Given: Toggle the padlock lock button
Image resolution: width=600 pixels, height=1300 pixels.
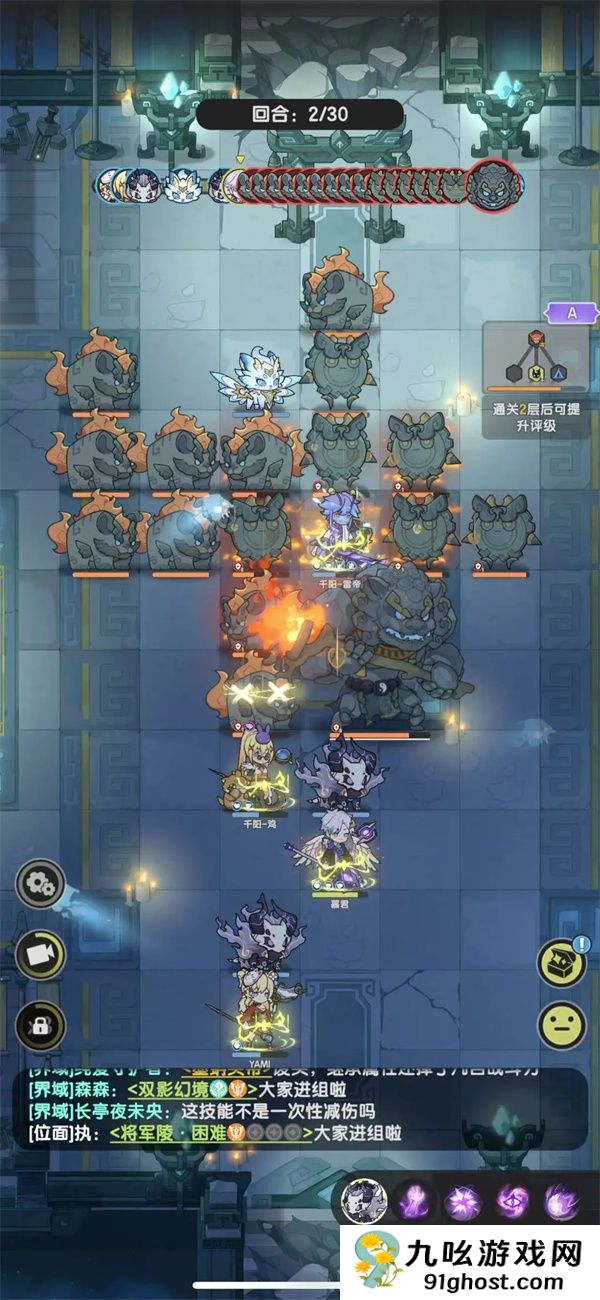Looking at the screenshot, I should (x=40, y=1025).
